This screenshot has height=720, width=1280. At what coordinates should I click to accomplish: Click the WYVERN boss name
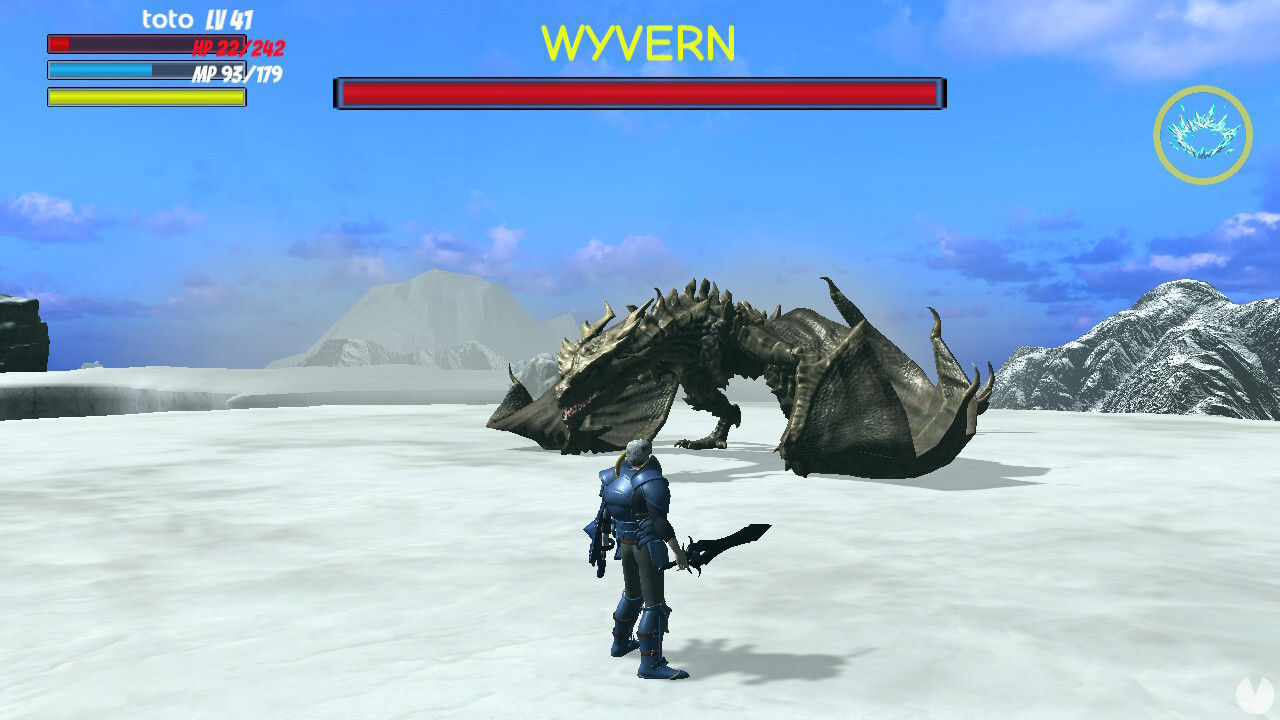click(x=639, y=43)
